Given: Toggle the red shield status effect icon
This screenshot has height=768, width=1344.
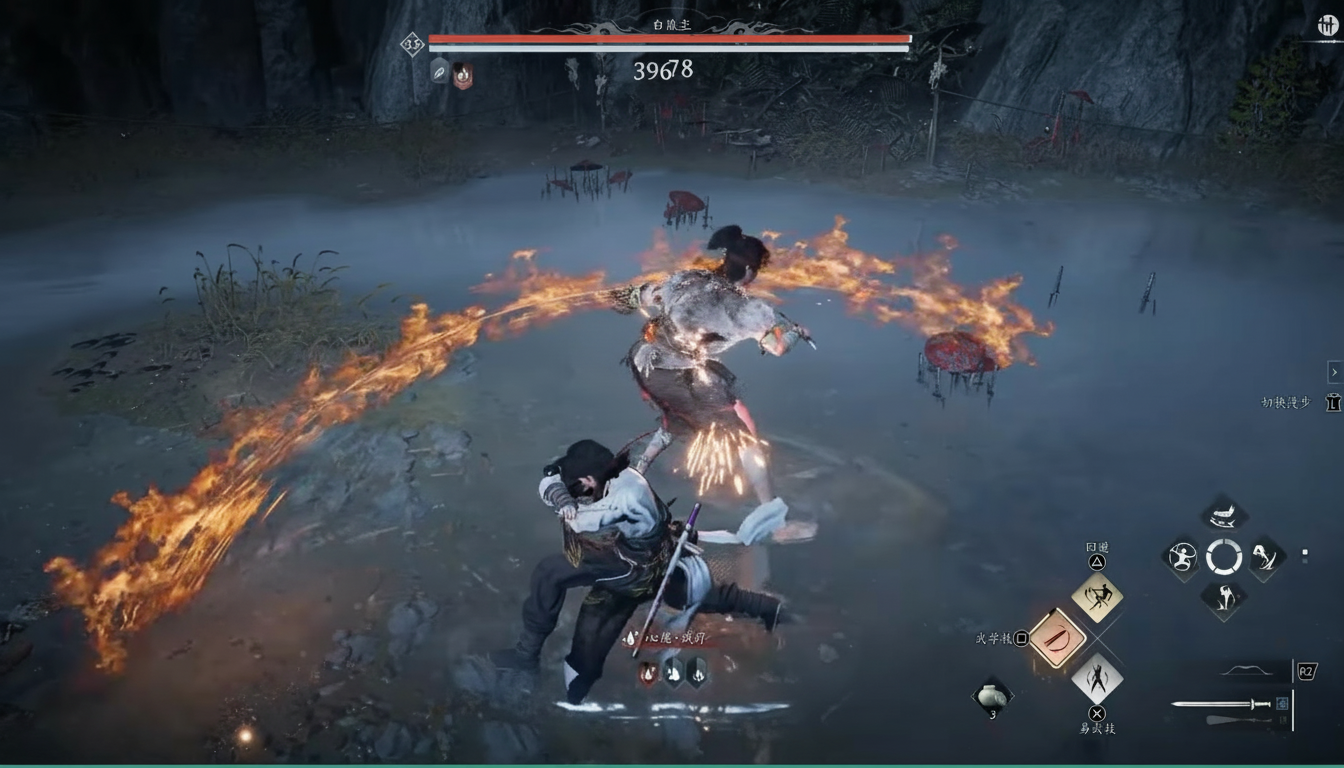Looking at the screenshot, I should click(x=460, y=73).
